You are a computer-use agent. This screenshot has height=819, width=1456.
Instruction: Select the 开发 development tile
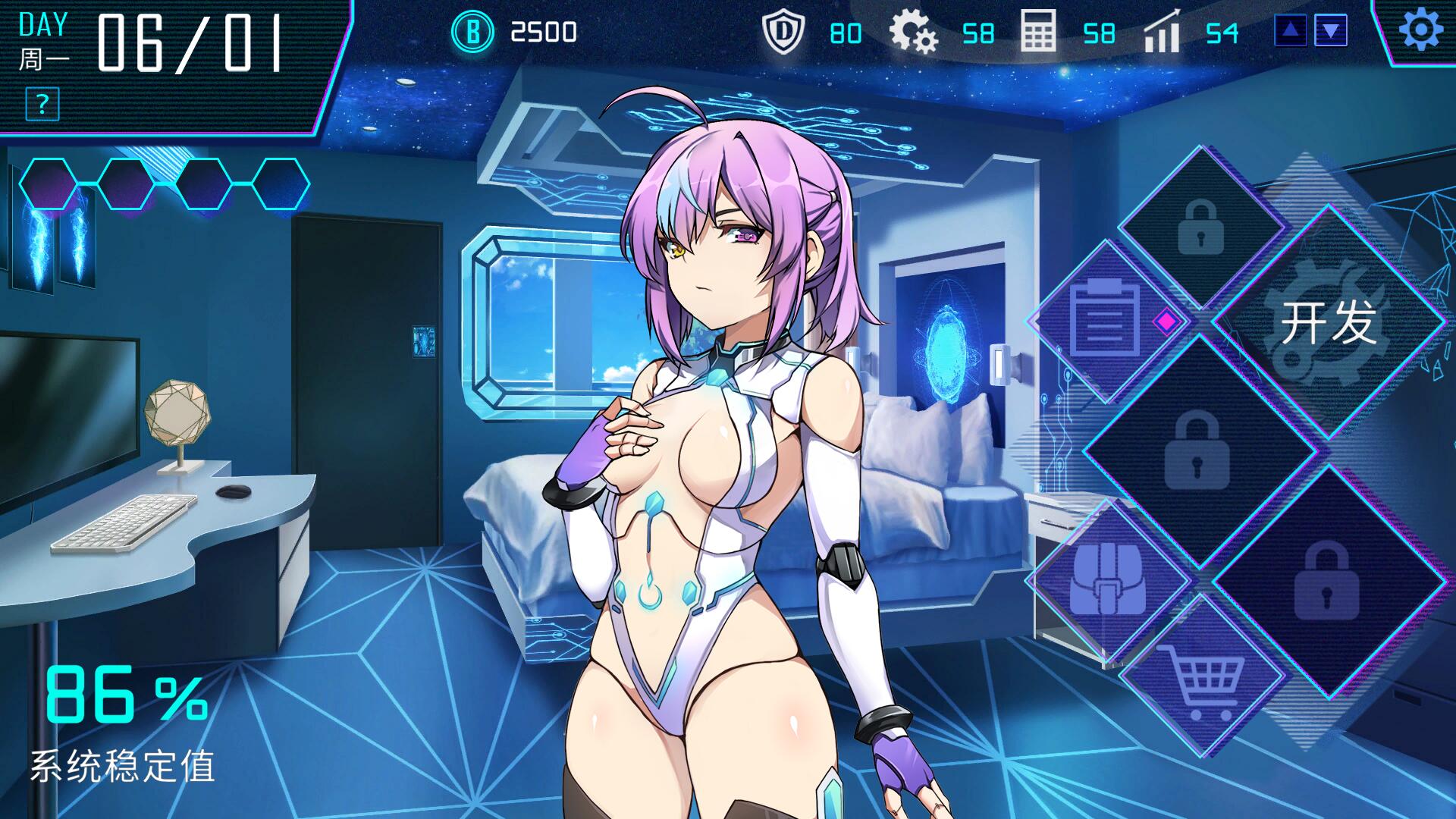point(1328,322)
